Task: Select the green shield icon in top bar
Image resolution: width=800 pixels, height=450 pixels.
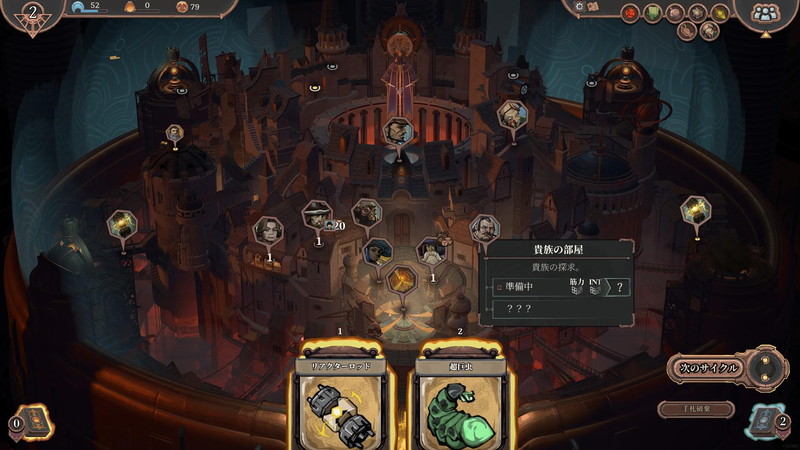Action: tap(652, 13)
